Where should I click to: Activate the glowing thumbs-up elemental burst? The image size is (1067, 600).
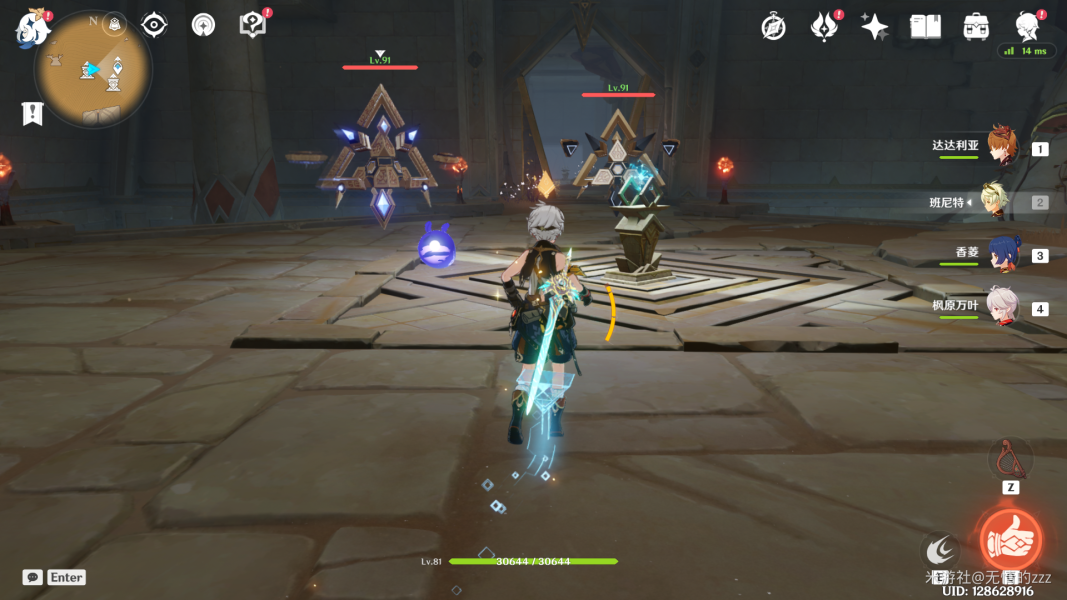tap(1010, 540)
